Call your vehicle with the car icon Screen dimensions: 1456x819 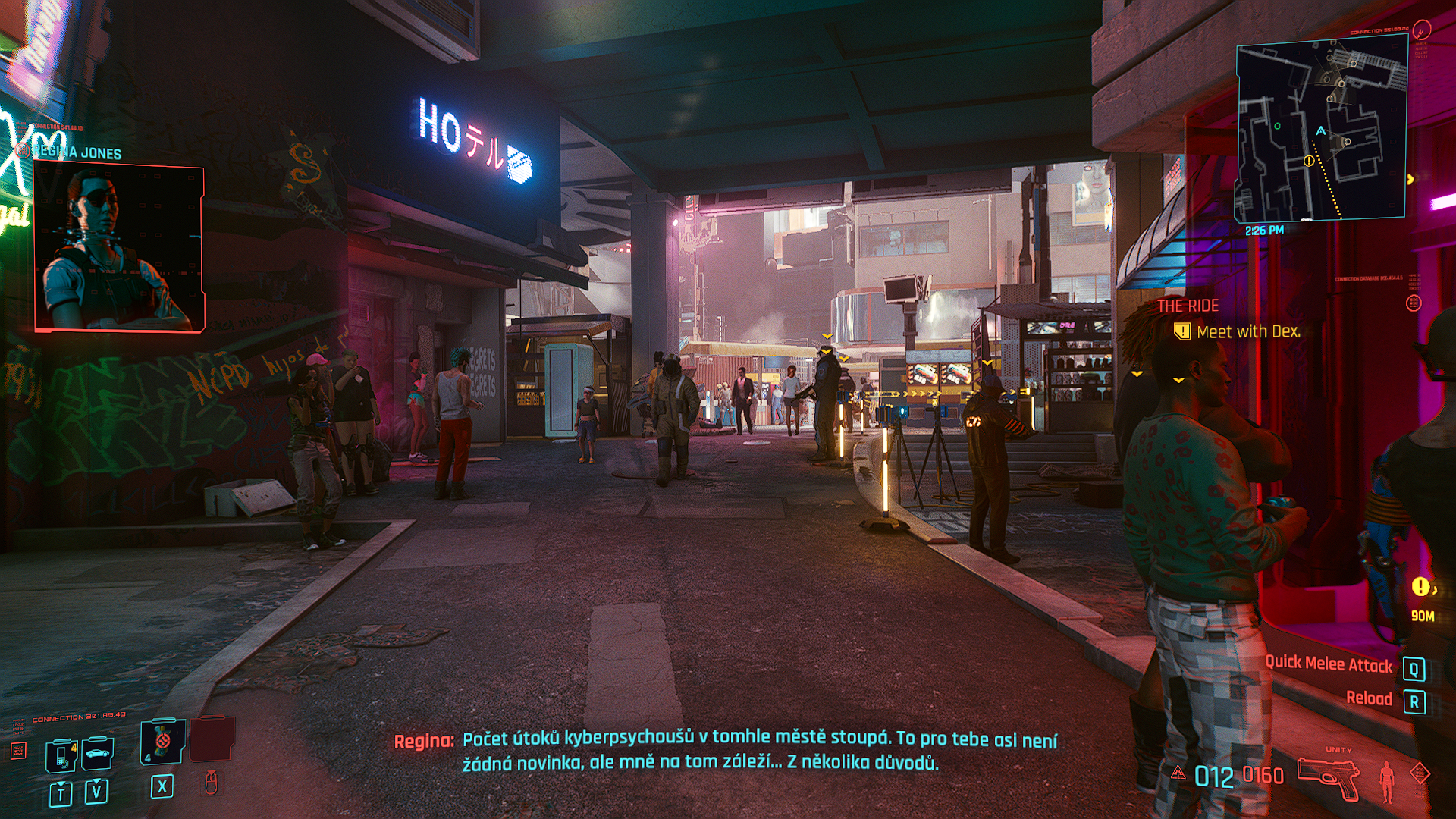click(98, 753)
